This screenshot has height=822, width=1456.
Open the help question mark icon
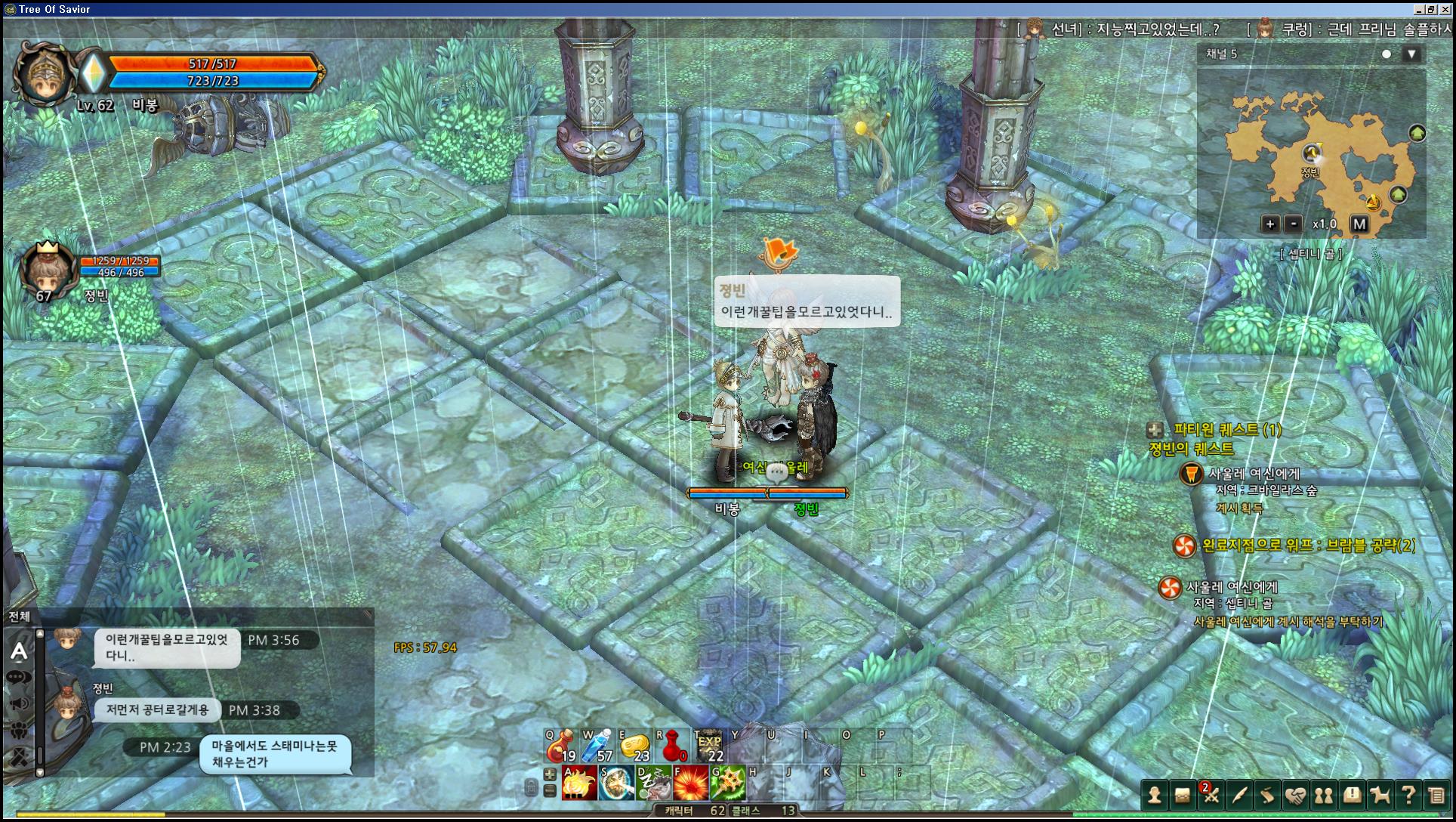tap(1408, 795)
